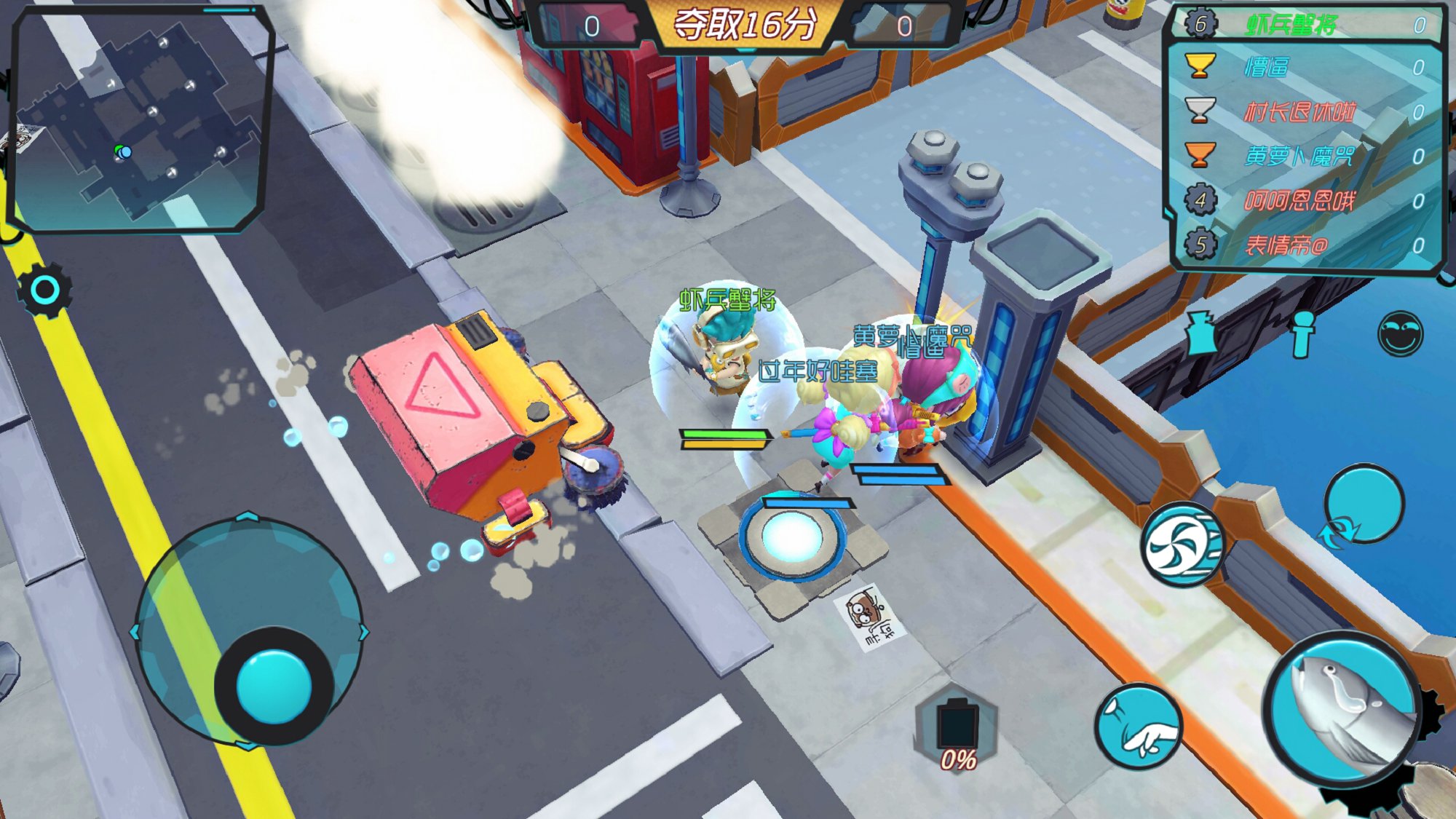
Task: Attack with the fish weapon button
Action: pos(1343,710)
